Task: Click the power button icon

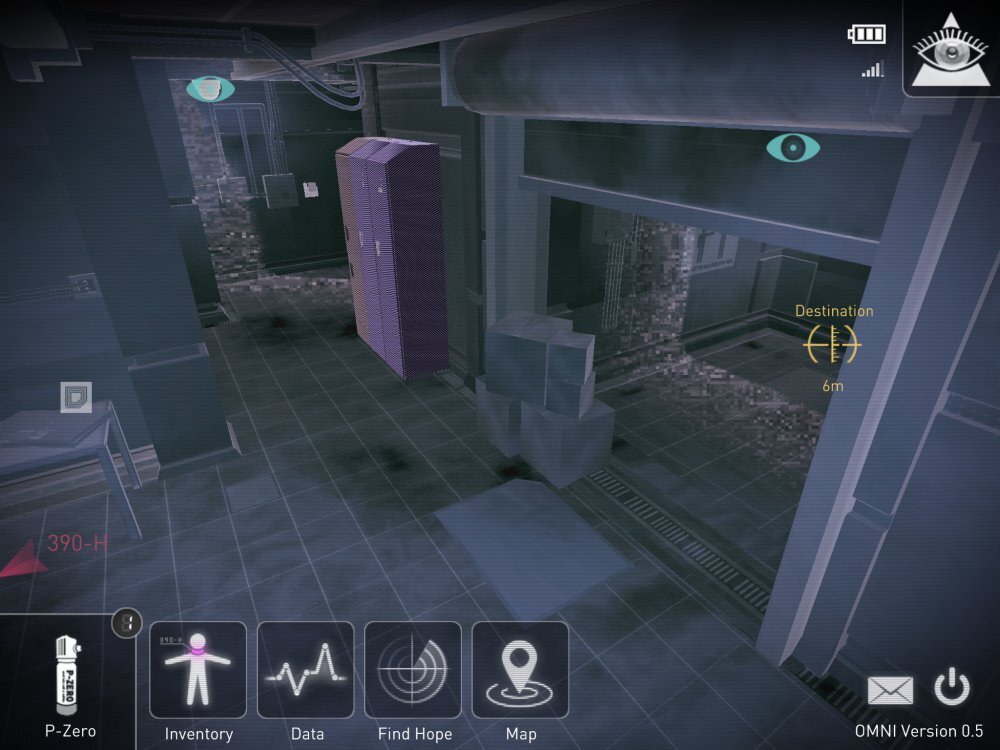Action: (x=951, y=688)
